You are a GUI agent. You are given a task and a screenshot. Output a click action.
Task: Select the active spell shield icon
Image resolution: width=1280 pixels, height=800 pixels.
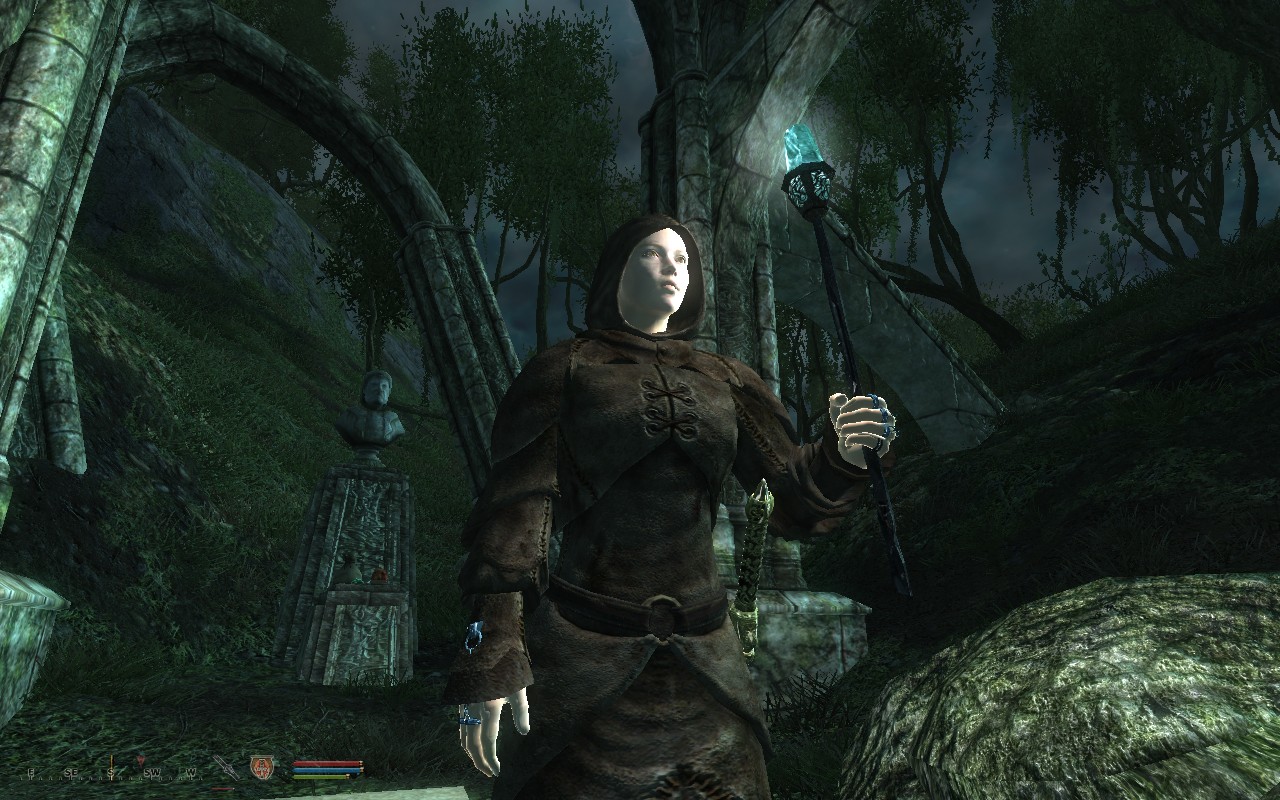261,767
